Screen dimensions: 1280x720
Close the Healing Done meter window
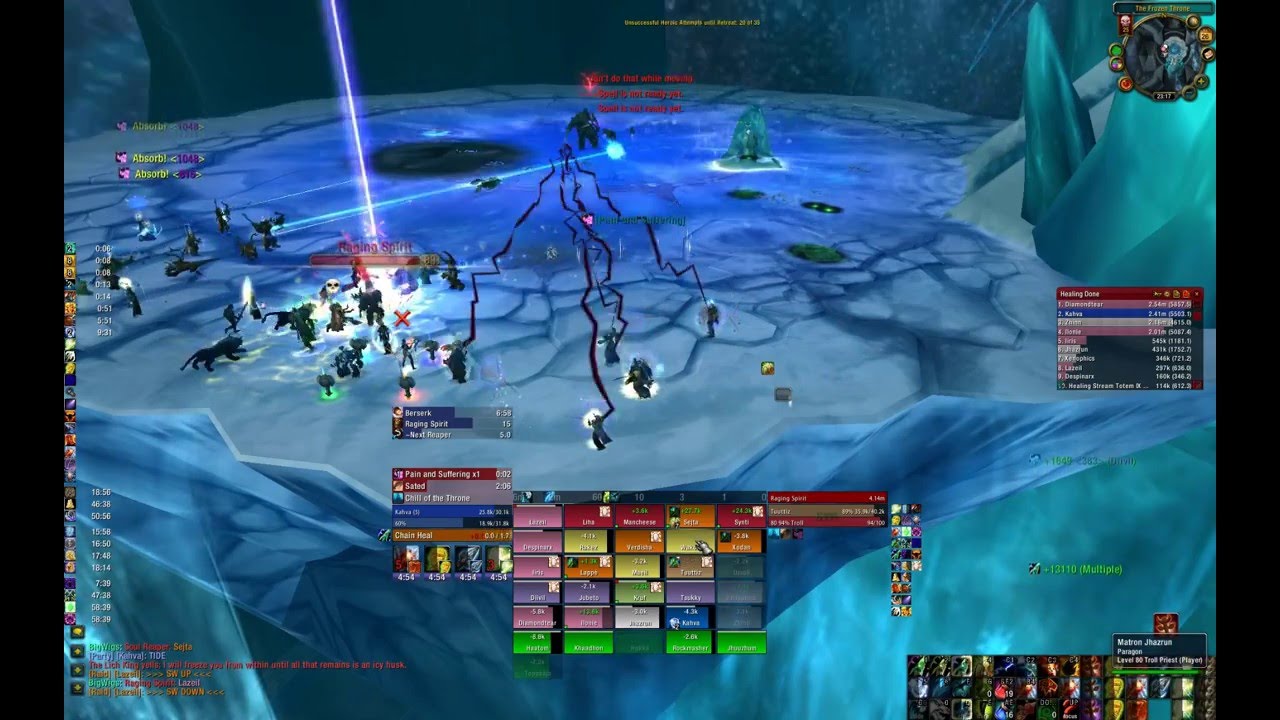tap(1197, 294)
